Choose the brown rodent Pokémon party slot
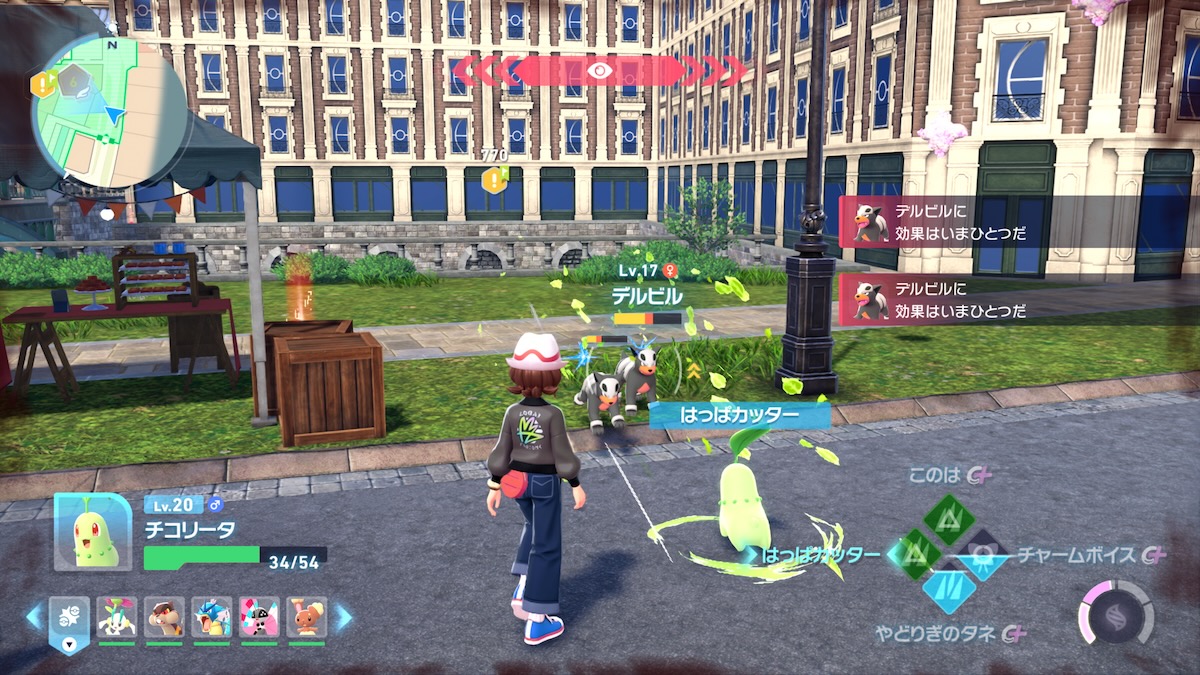 tap(164, 617)
